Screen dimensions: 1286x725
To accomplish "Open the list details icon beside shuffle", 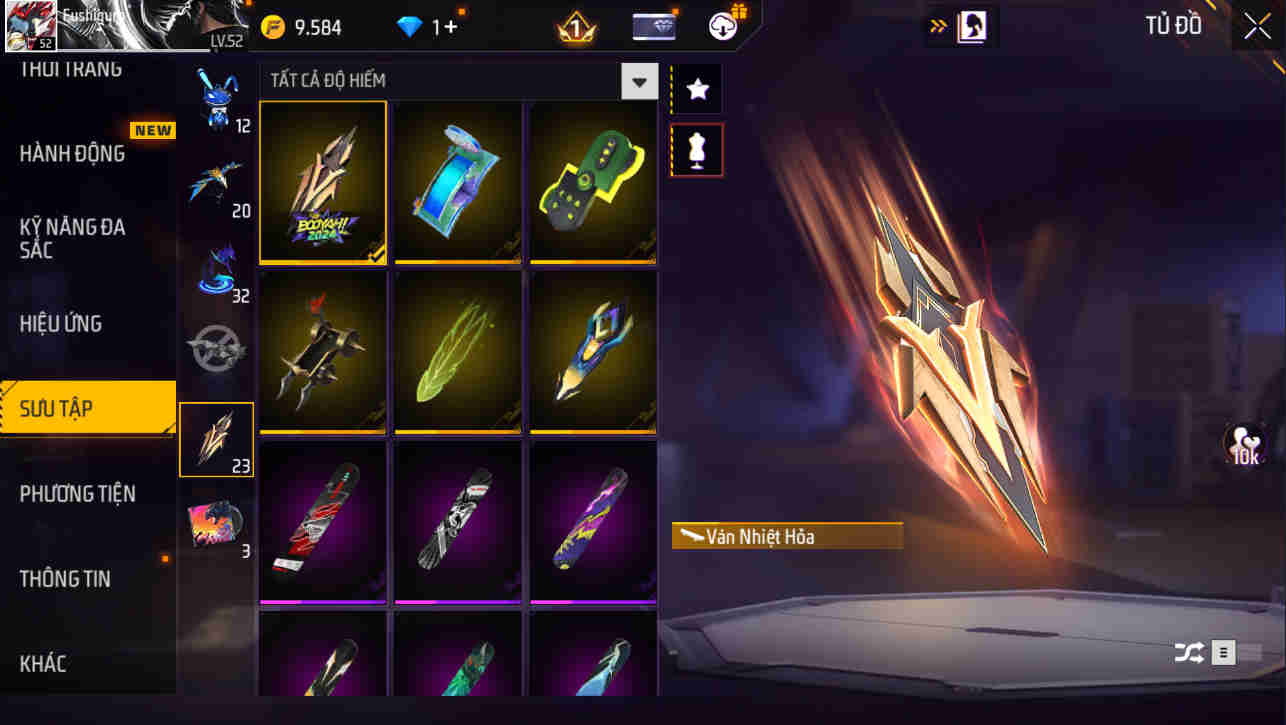I will coord(1222,652).
